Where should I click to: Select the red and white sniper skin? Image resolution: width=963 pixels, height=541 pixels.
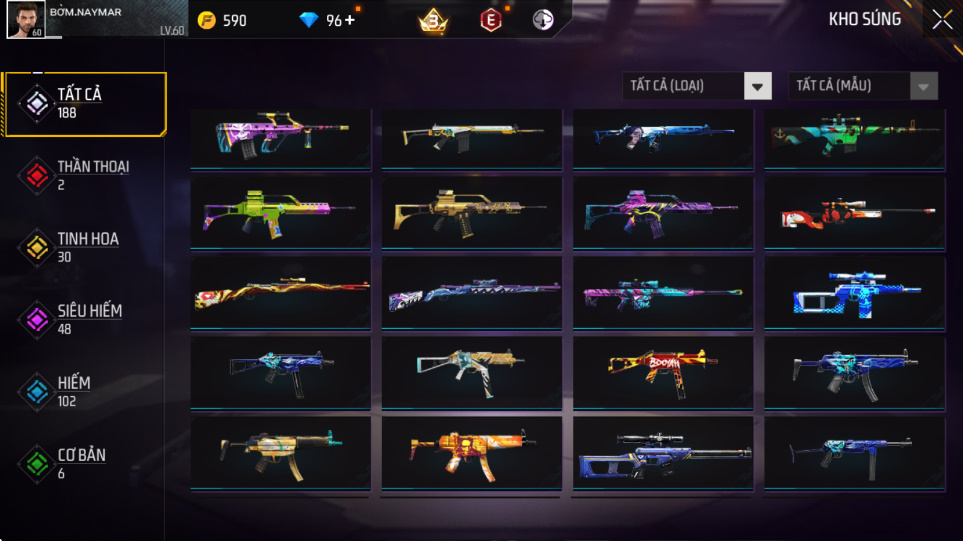854,212
